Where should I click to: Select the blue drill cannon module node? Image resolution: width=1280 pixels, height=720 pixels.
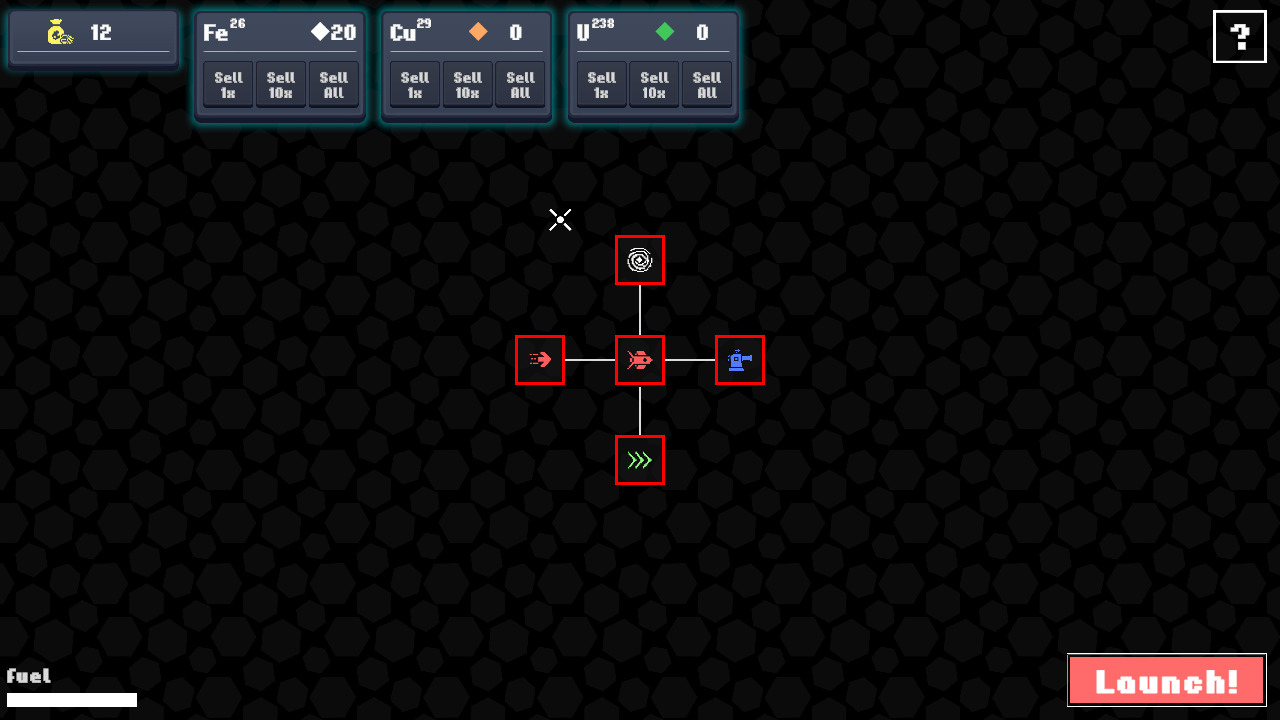tap(740, 360)
